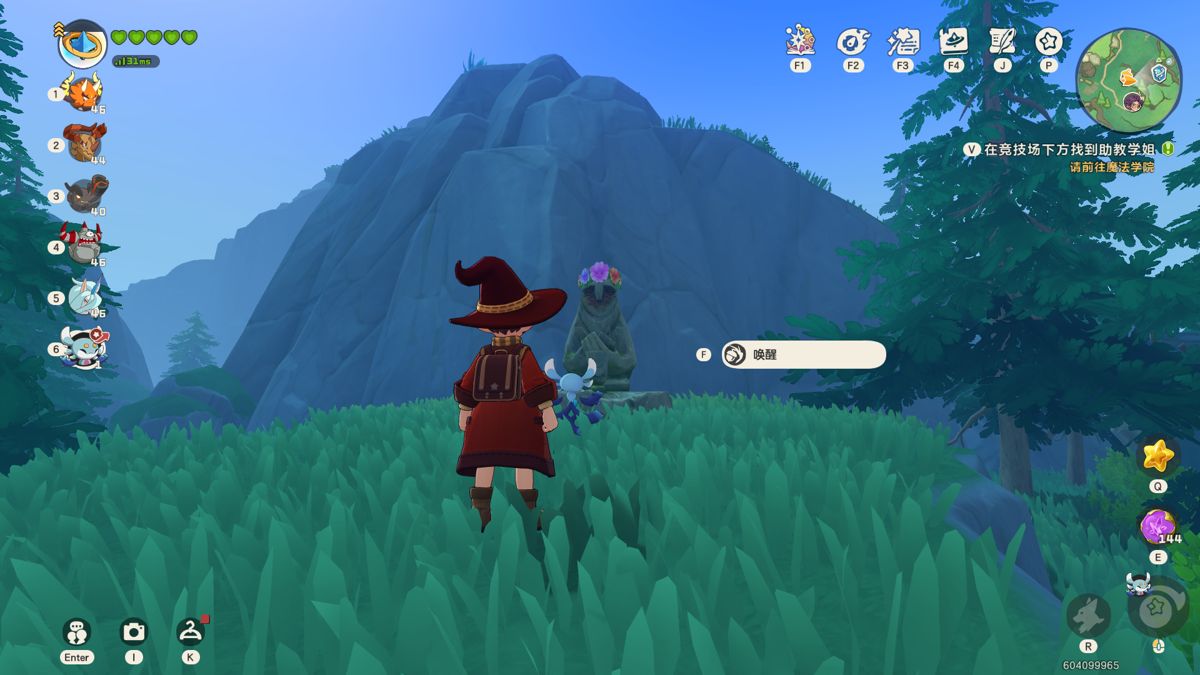The image size is (1200, 675).
Task: Click the player avatar portrait
Action: click(82, 44)
